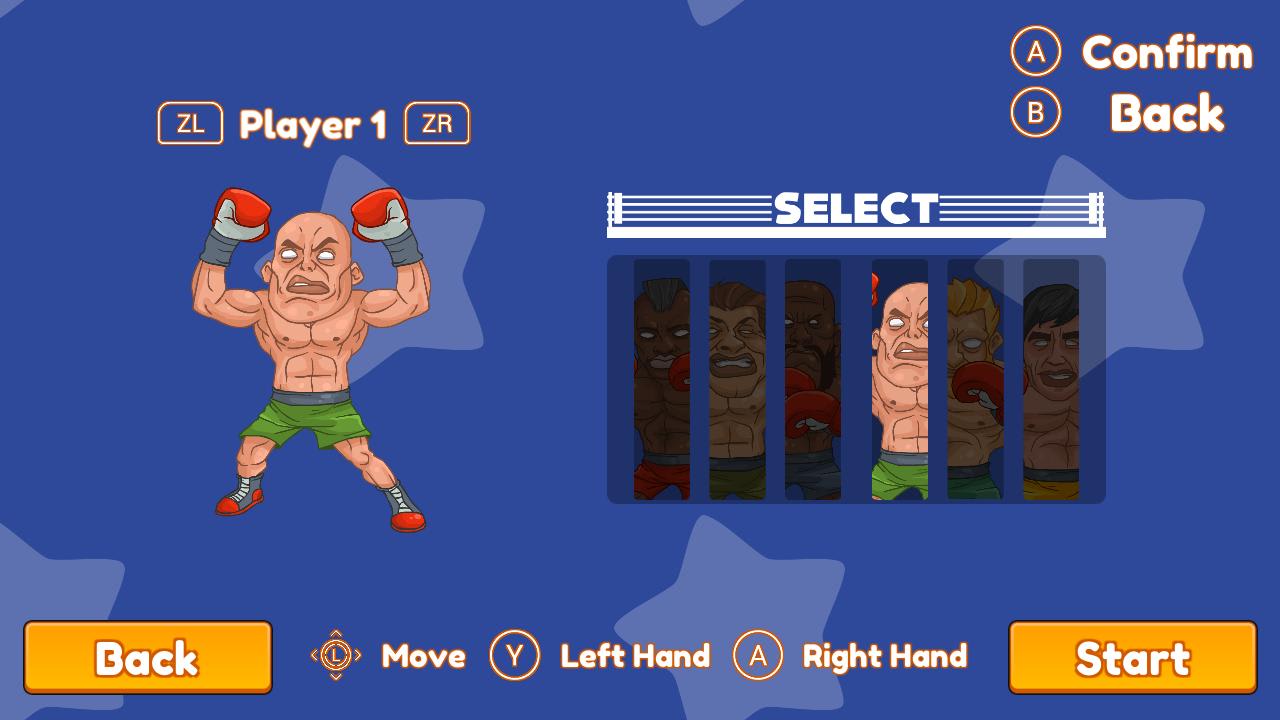
Task: Select the currently highlighted pale bald boxer
Action: [896, 380]
